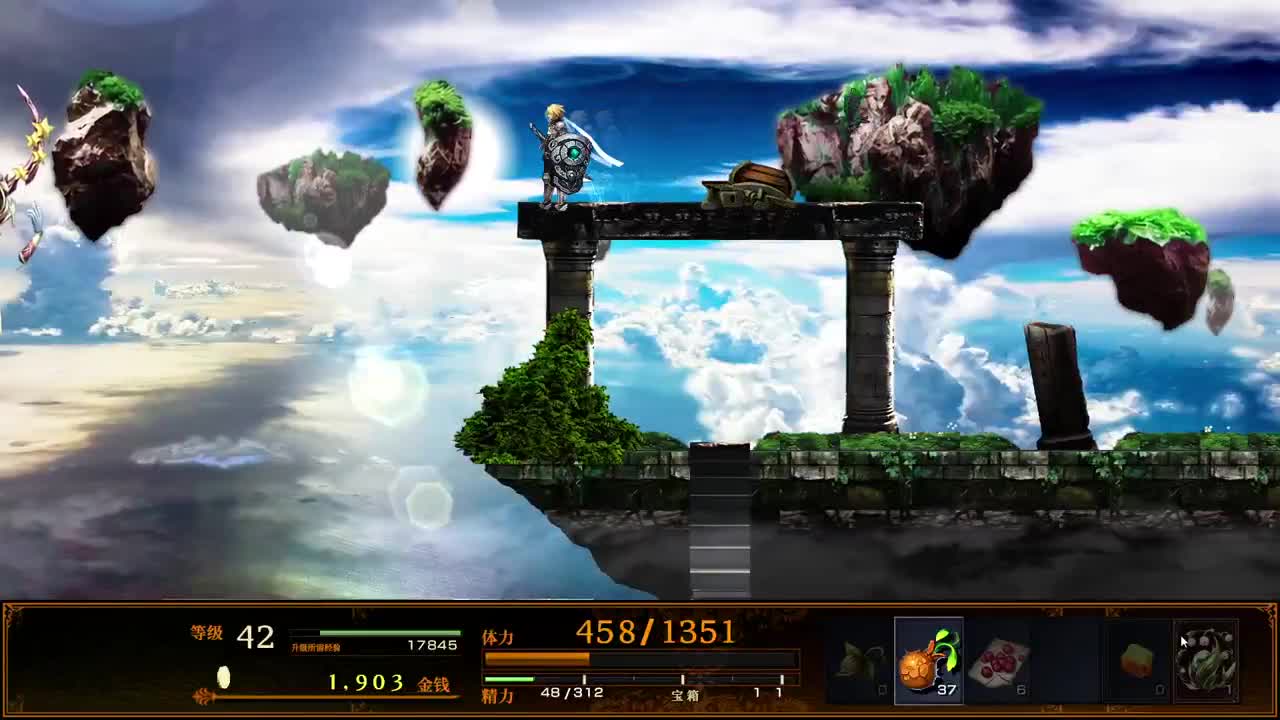1280x720 pixels.
Task: Click the empty inventory slot between items
Action: click(x=1067, y=659)
